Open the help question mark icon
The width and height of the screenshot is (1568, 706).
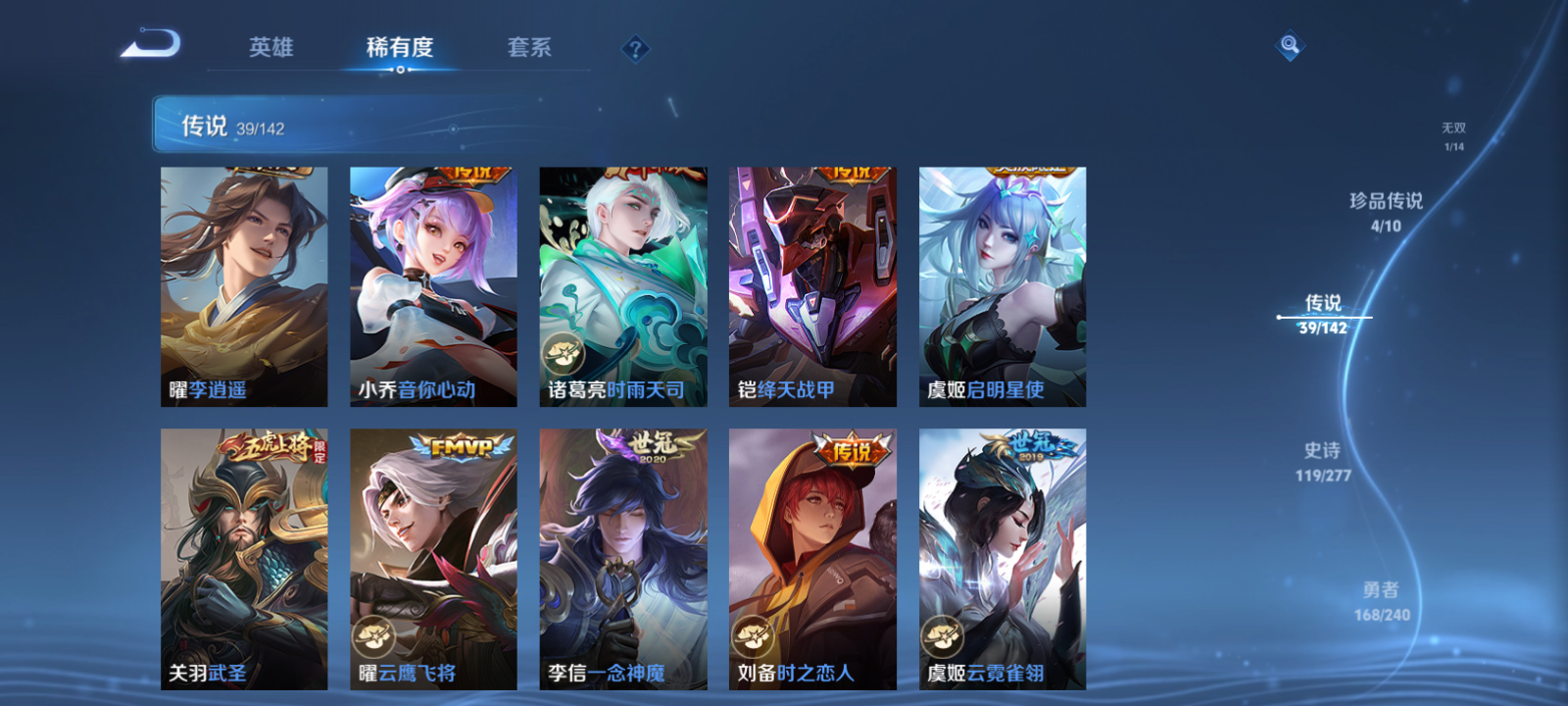click(x=637, y=46)
